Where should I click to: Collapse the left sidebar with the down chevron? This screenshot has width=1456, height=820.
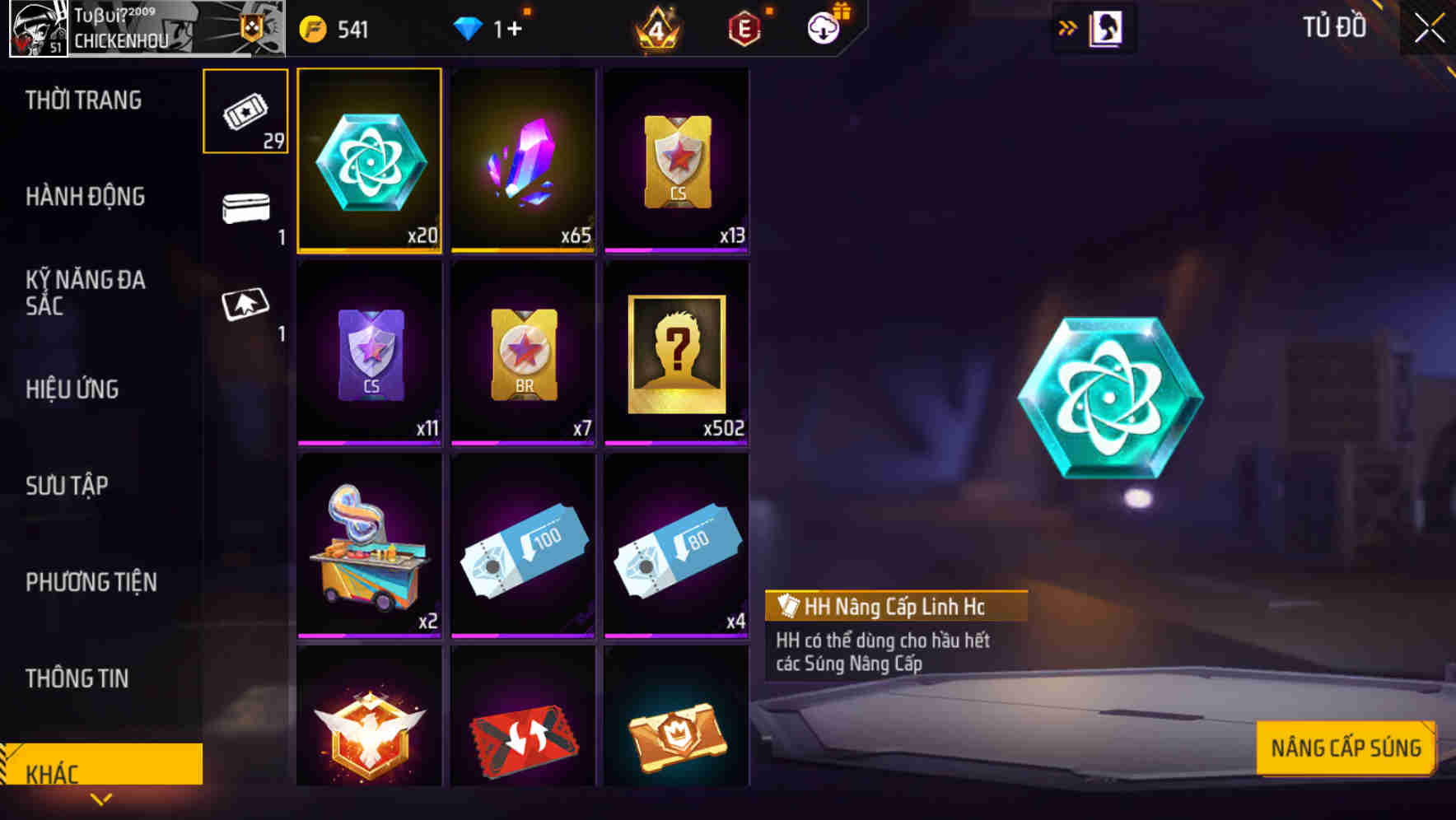pyautogui.click(x=101, y=800)
